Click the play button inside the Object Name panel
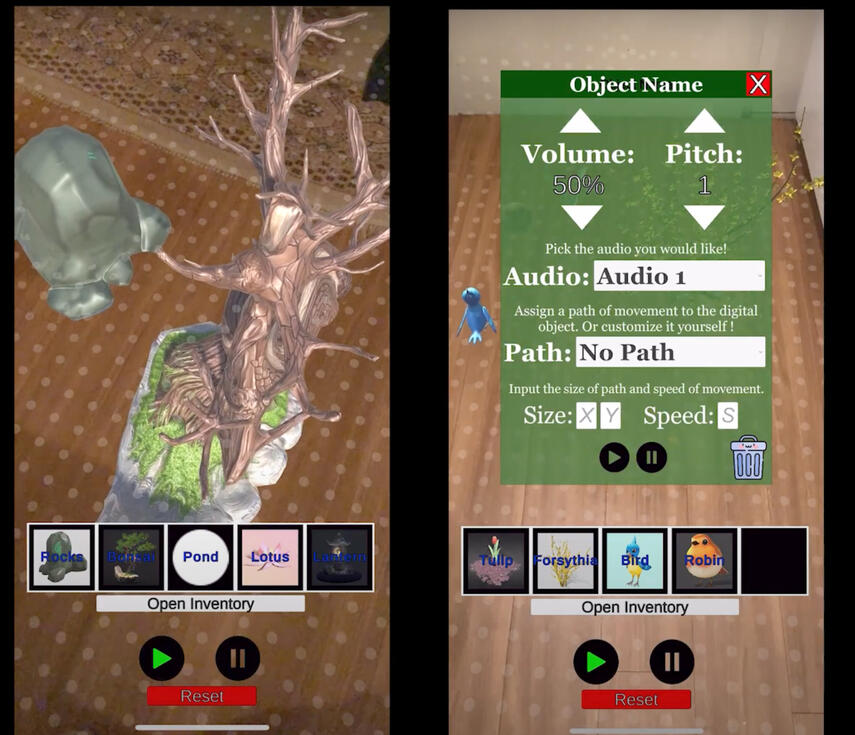 (614, 458)
